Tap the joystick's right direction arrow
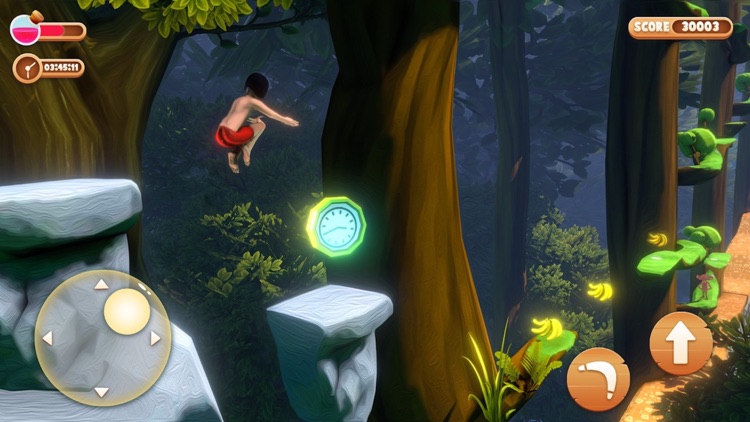750x422 pixels. pos(156,338)
